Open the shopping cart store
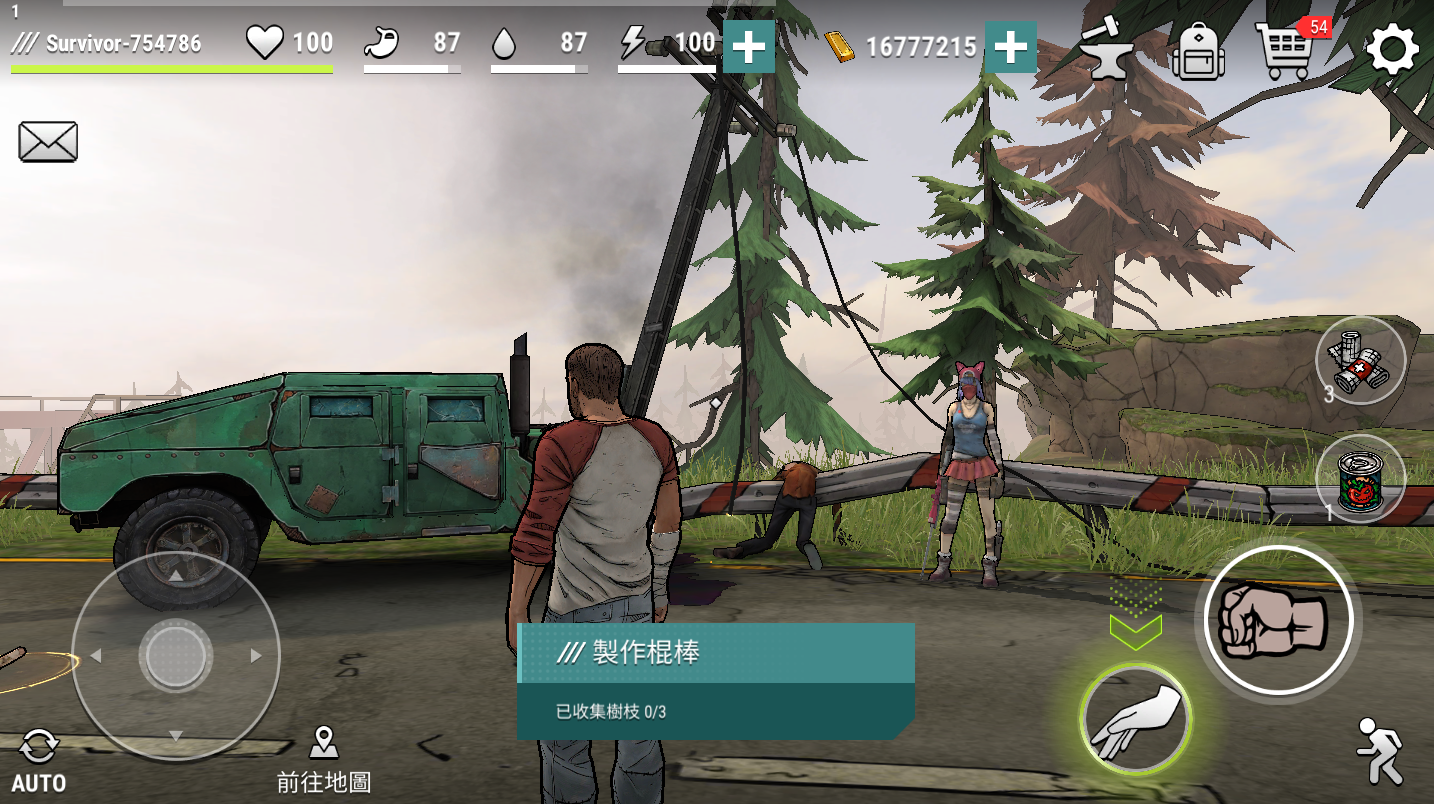This screenshot has width=1434, height=804. (1285, 49)
